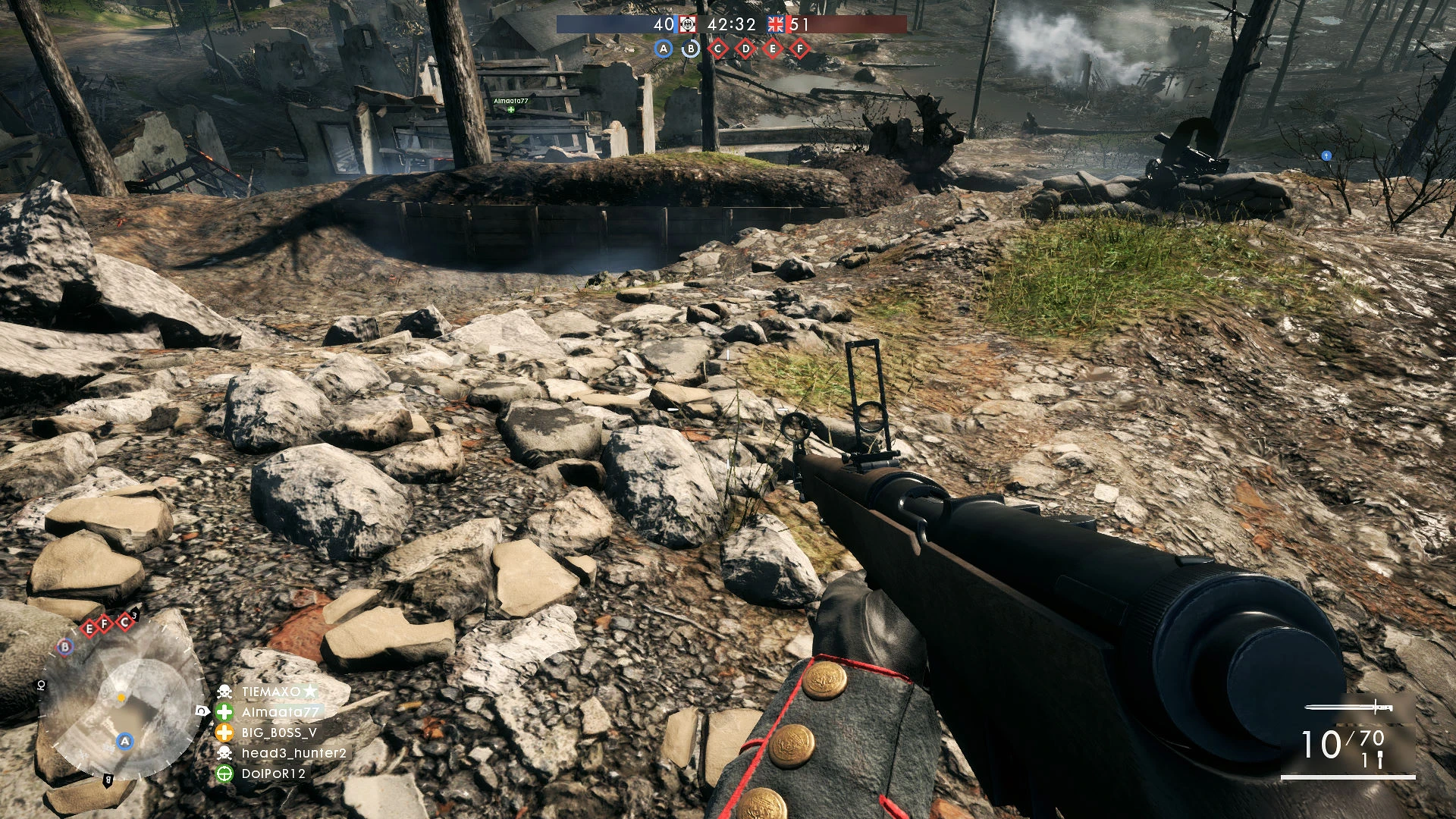Select objective B marker on the minimap
Viewport: 1456px width, 819px height.
64,646
